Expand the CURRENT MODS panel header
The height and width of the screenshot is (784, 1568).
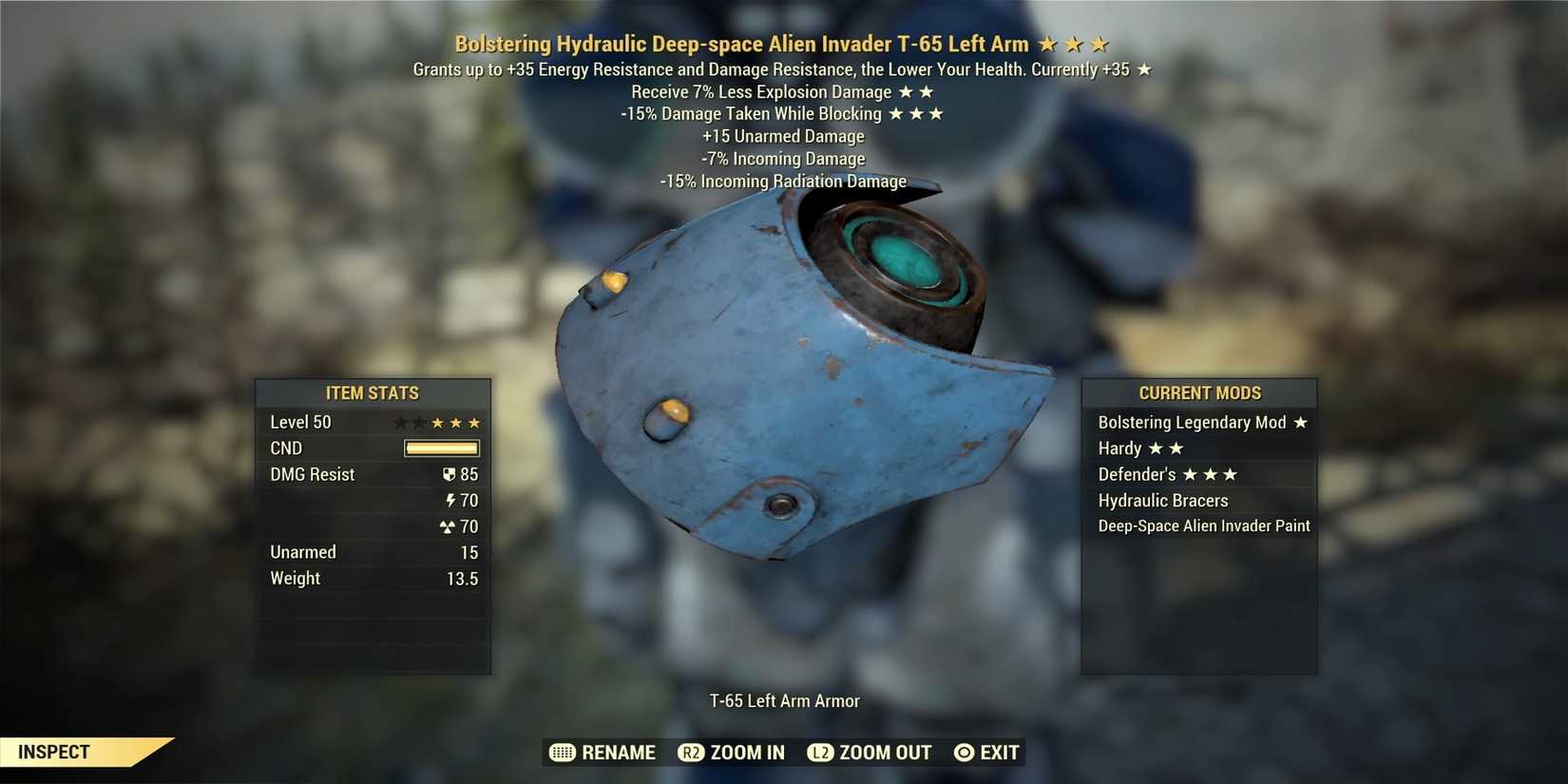pyautogui.click(x=1200, y=392)
